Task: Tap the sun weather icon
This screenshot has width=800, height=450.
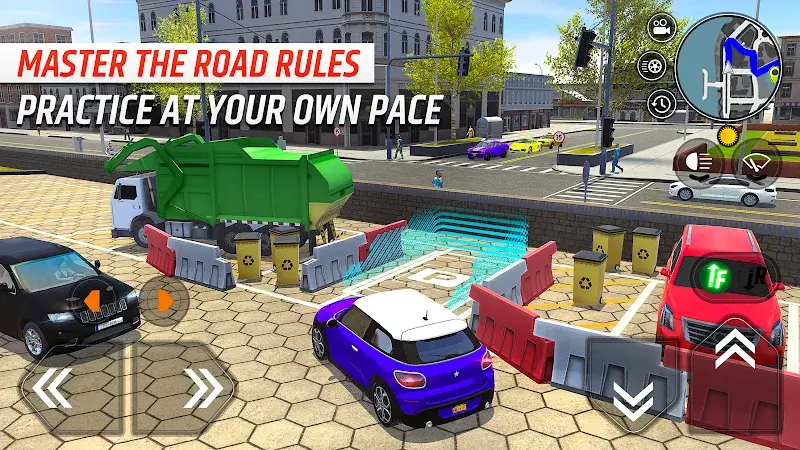Action: [727, 135]
